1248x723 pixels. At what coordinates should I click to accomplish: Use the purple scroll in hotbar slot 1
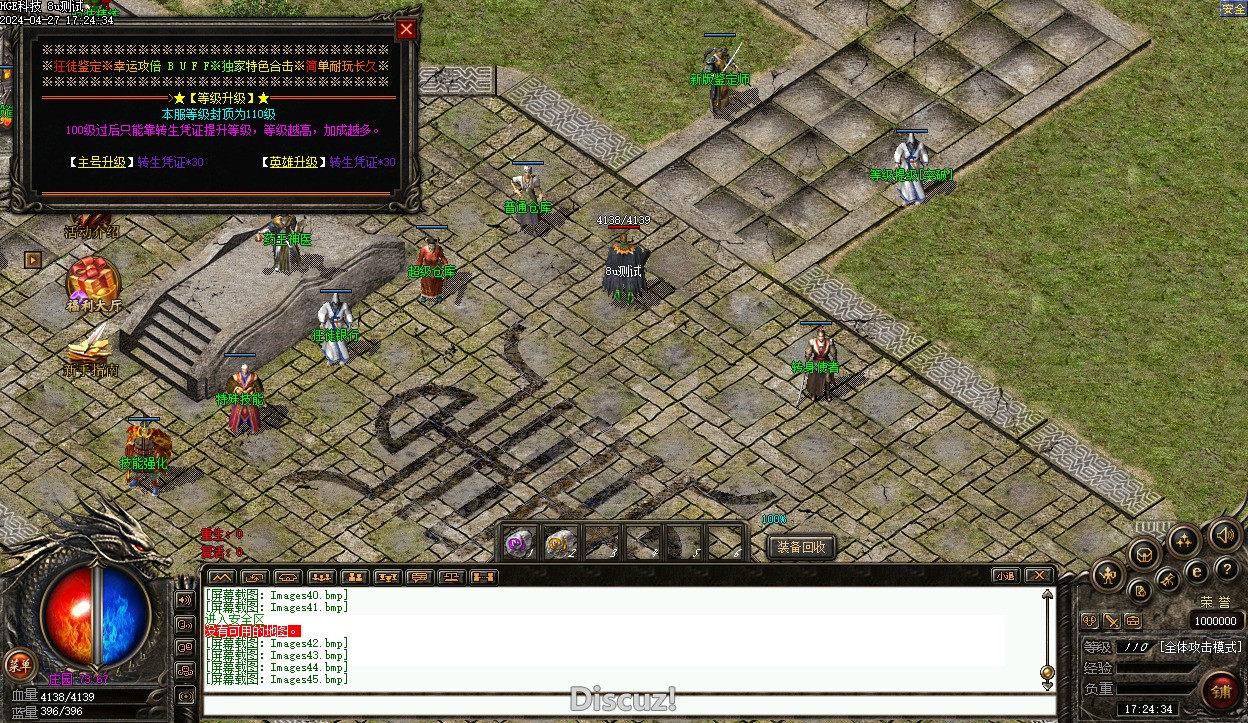pos(519,543)
